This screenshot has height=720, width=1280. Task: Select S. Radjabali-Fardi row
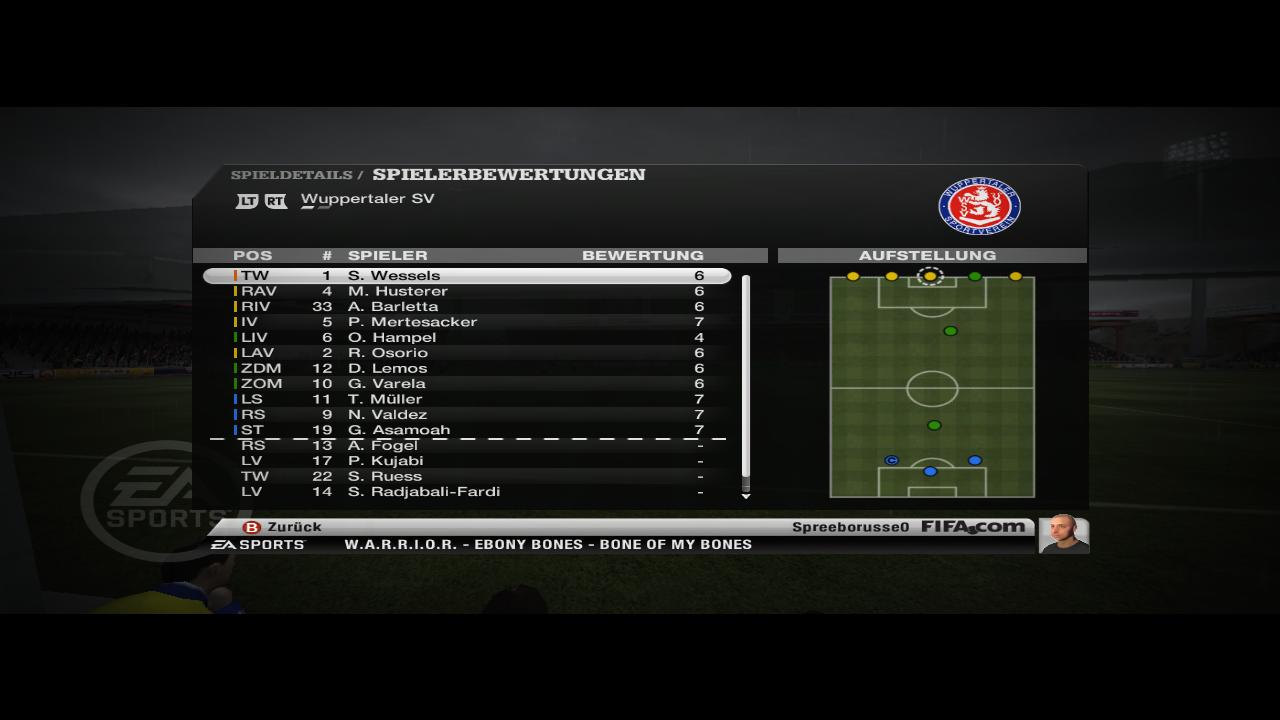[467, 492]
